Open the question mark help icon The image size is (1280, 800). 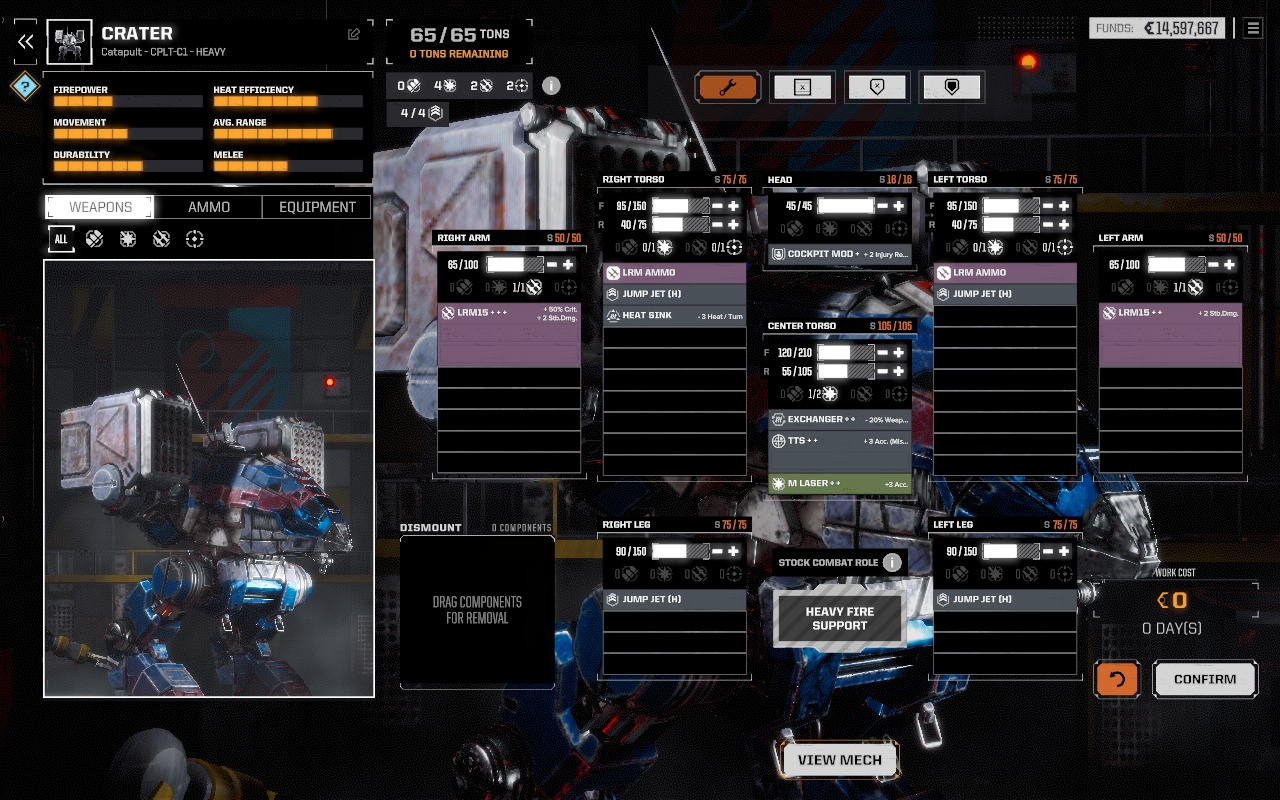coord(25,86)
